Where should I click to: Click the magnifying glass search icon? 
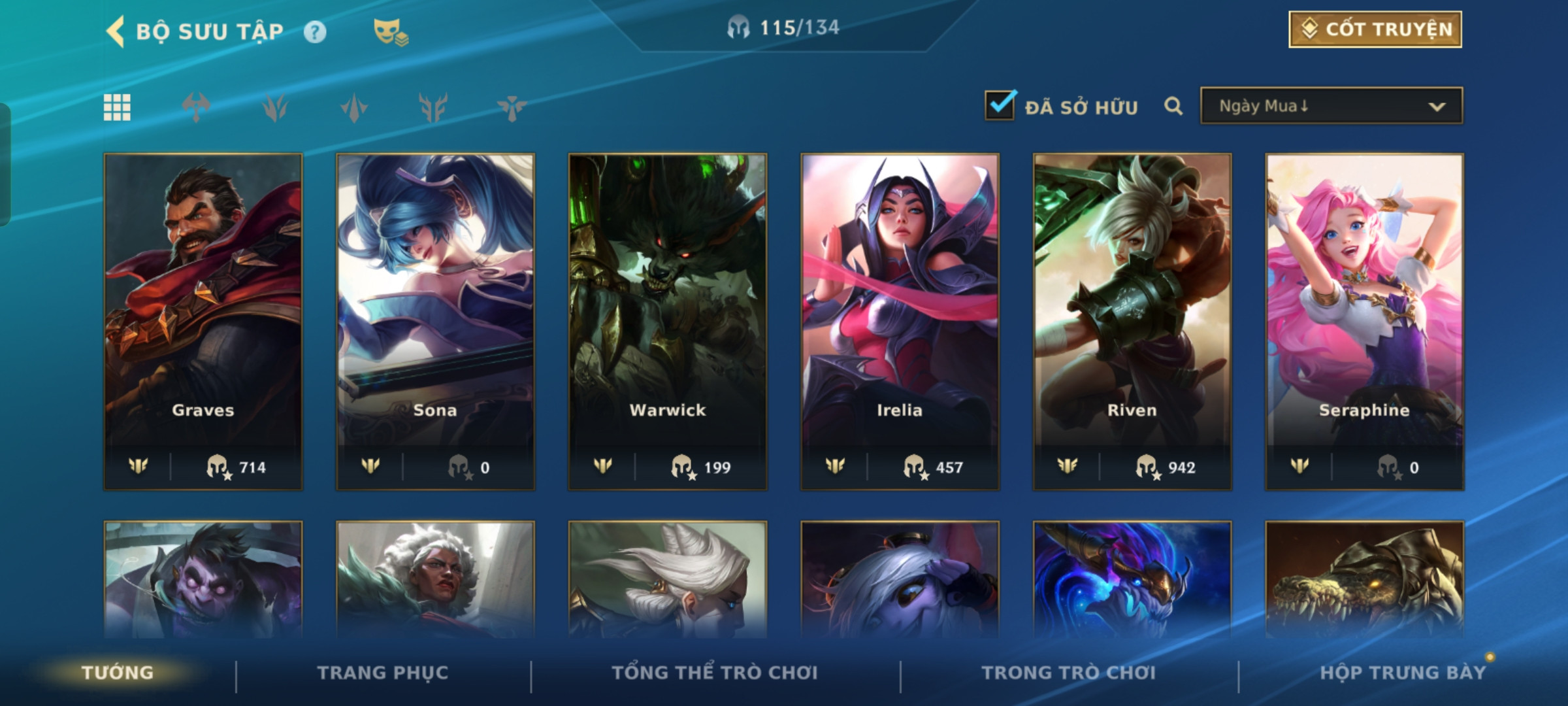coord(1173,106)
